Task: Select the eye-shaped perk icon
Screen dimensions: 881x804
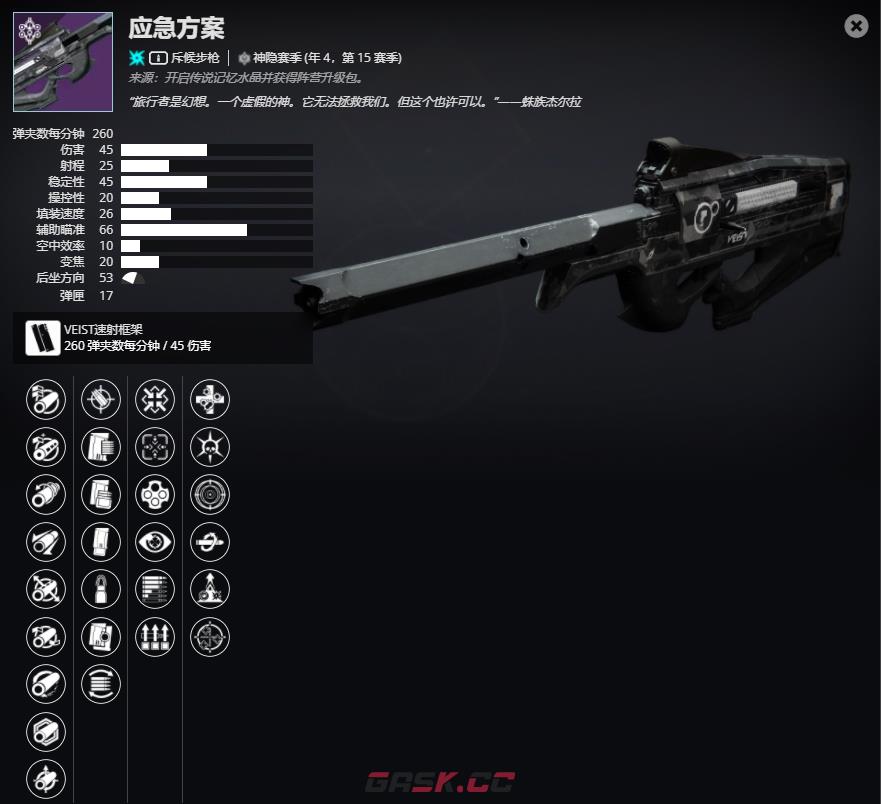Action: tap(155, 541)
